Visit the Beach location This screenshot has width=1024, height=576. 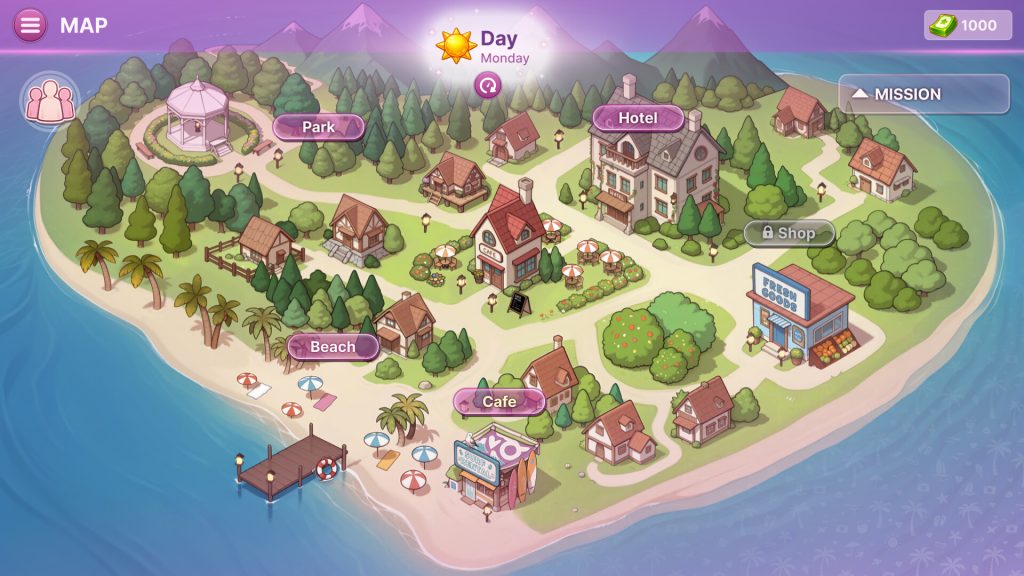(x=332, y=347)
